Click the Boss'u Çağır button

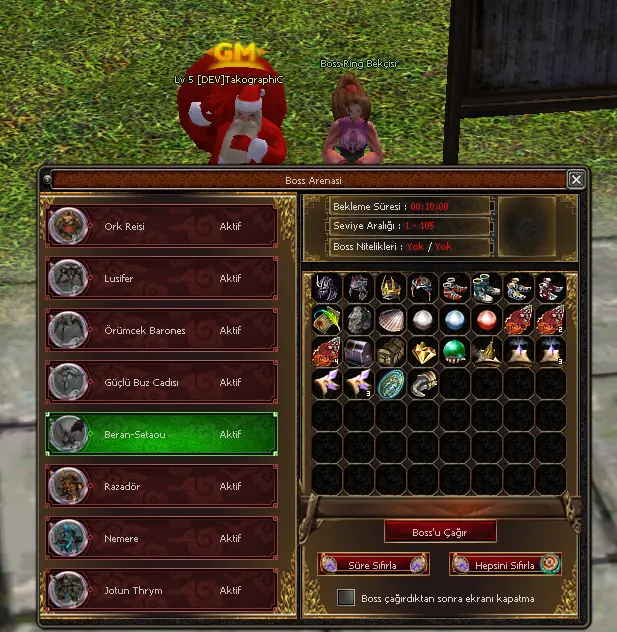pyautogui.click(x=440, y=532)
